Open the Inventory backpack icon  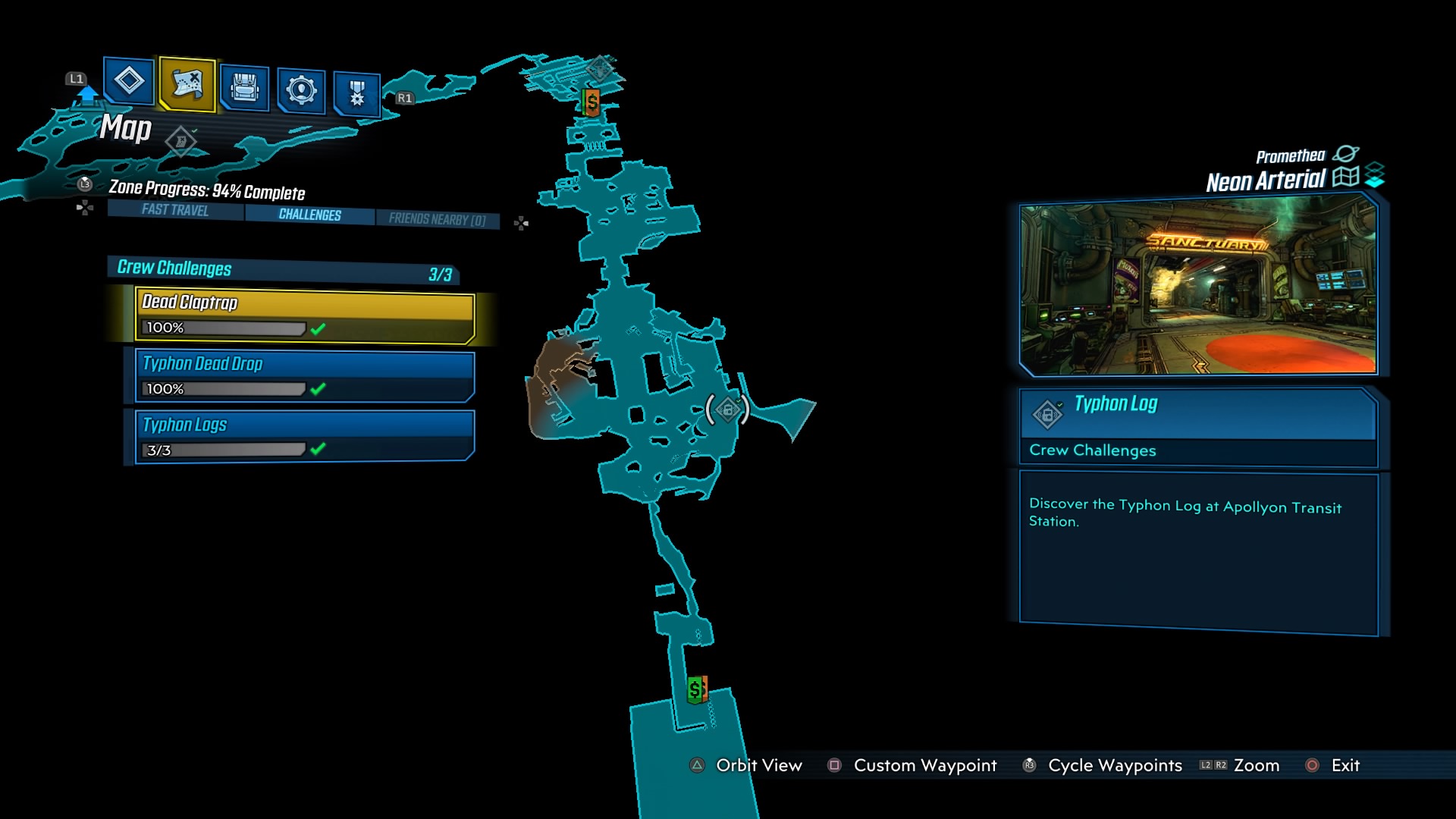(243, 86)
